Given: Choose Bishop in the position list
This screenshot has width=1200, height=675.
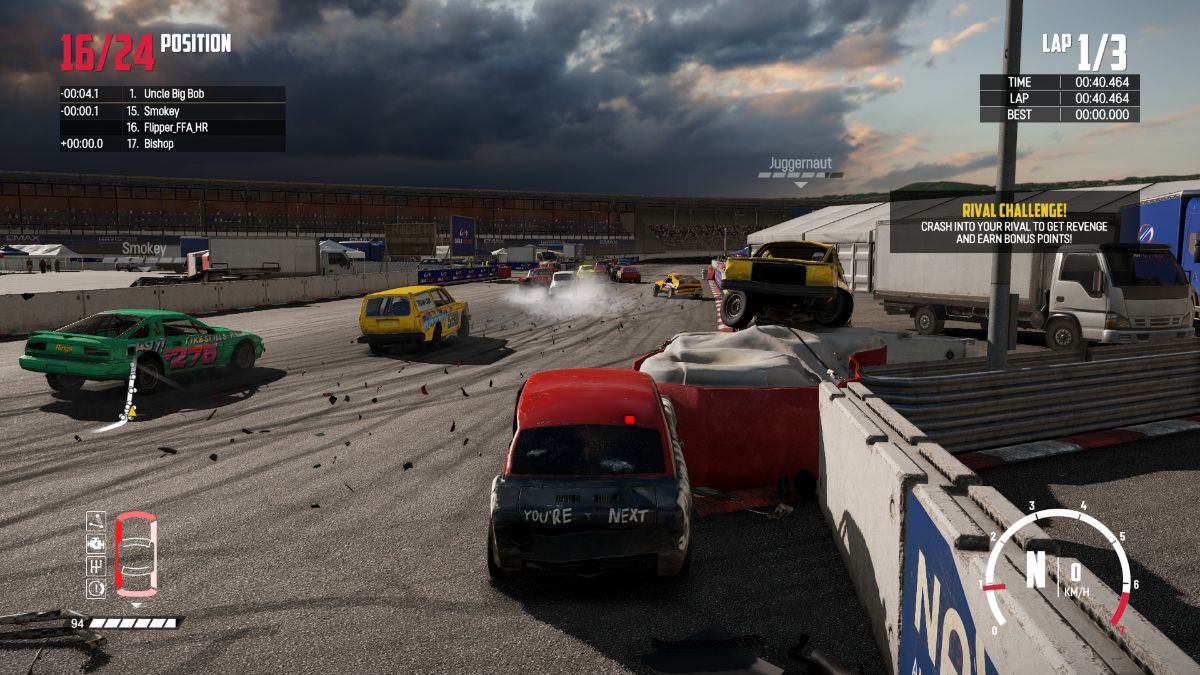Looking at the screenshot, I should tap(172, 144).
